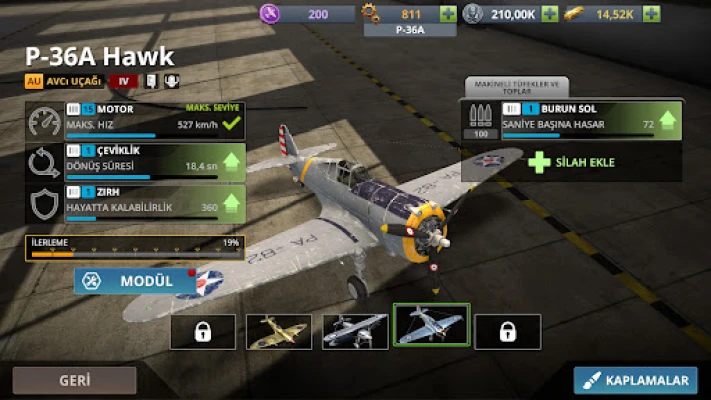The width and height of the screenshot is (711, 400).
Task: Upgrade ÇEVİKLİK with the green arrow
Action: [x=231, y=161]
